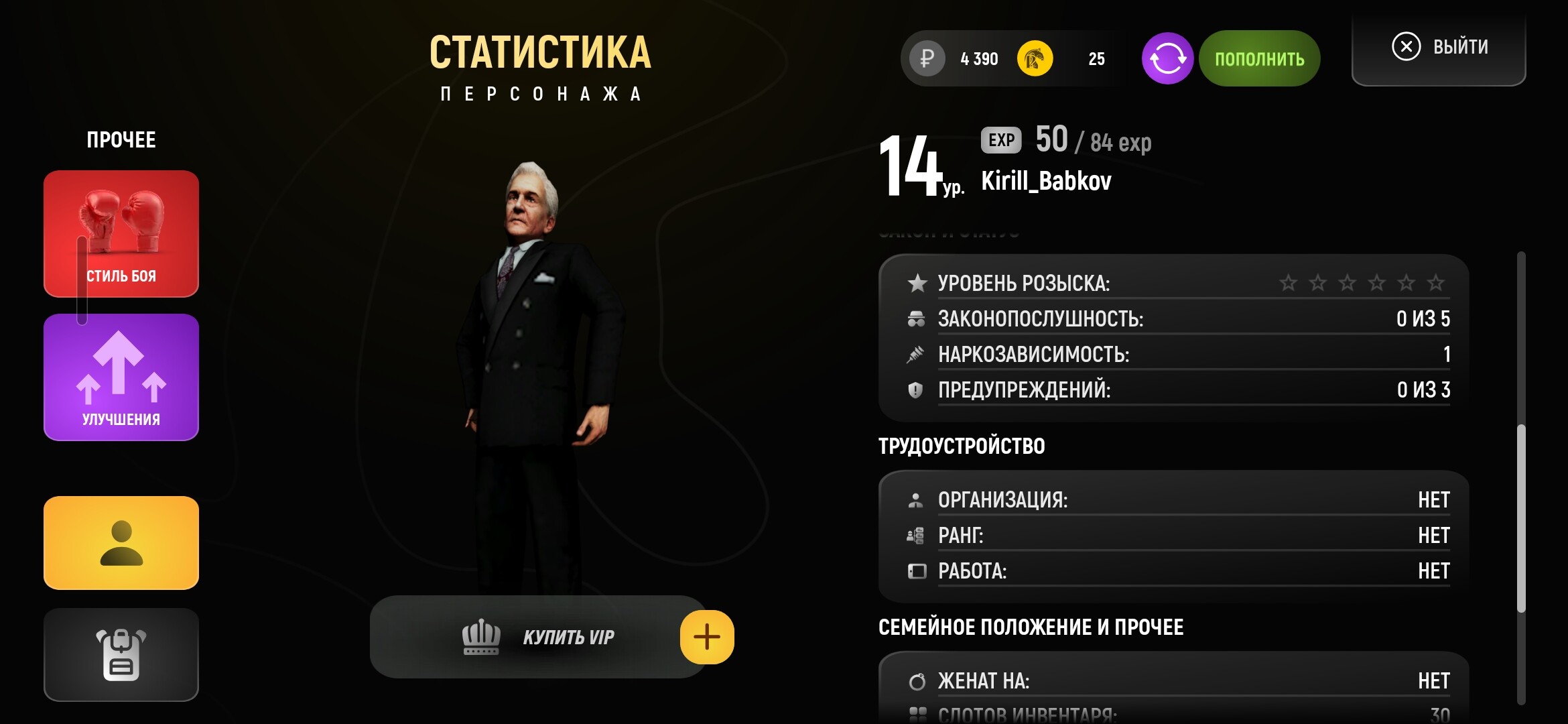This screenshot has width=1568, height=724.
Task: Click the player name Kirill_Babkov
Action: pos(1045,180)
